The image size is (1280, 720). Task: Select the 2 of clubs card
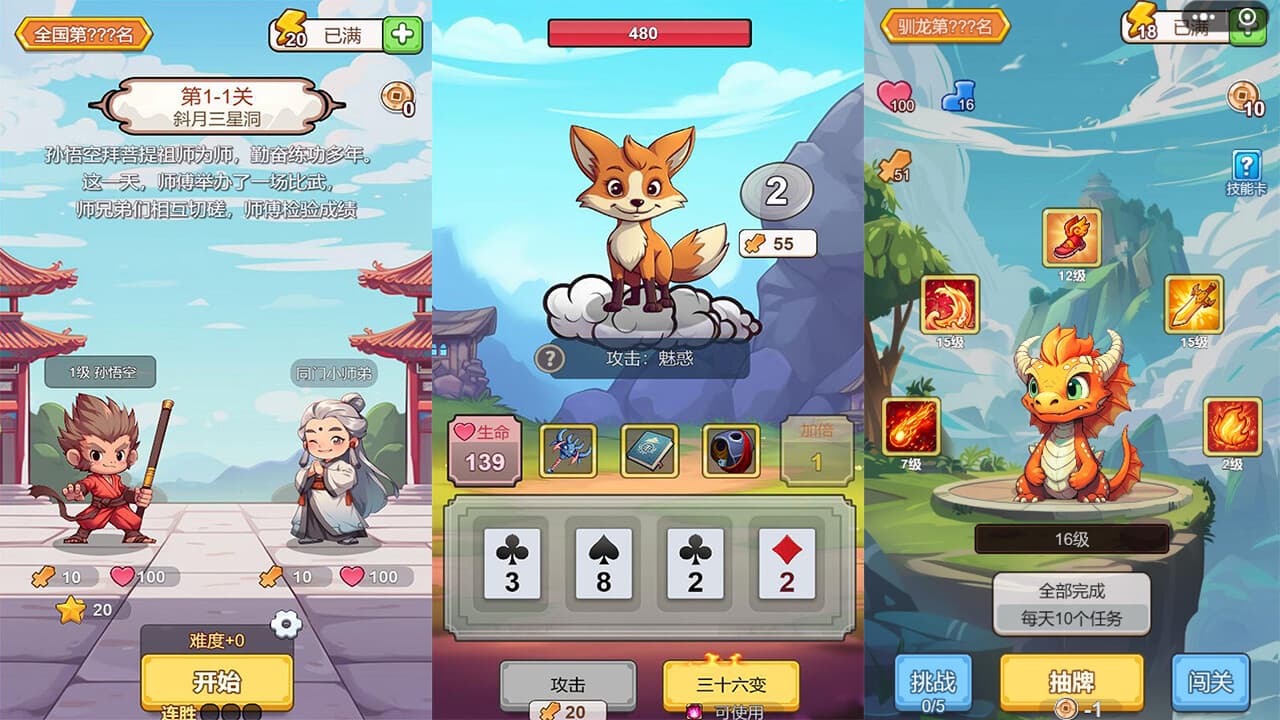click(x=695, y=564)
